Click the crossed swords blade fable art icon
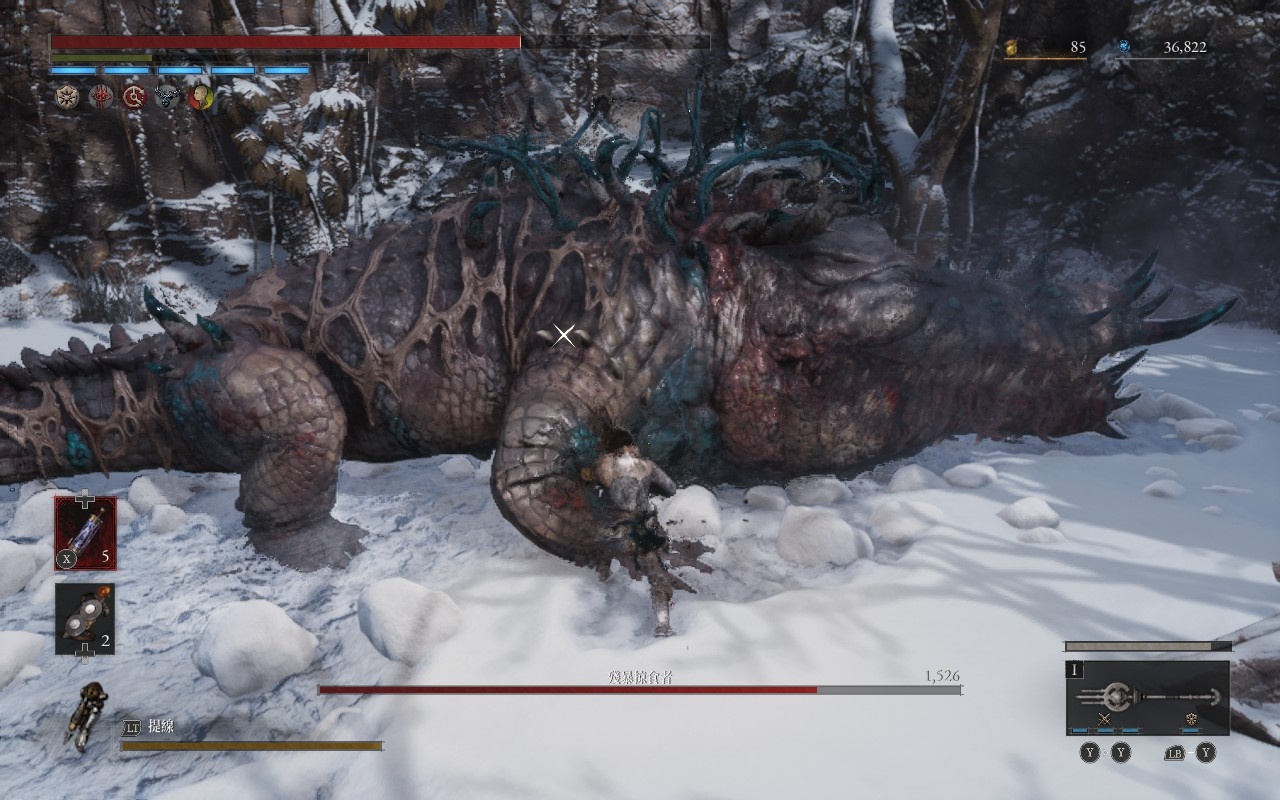The width and height of the screenshot is (1280, 800). pos(1104,719)
